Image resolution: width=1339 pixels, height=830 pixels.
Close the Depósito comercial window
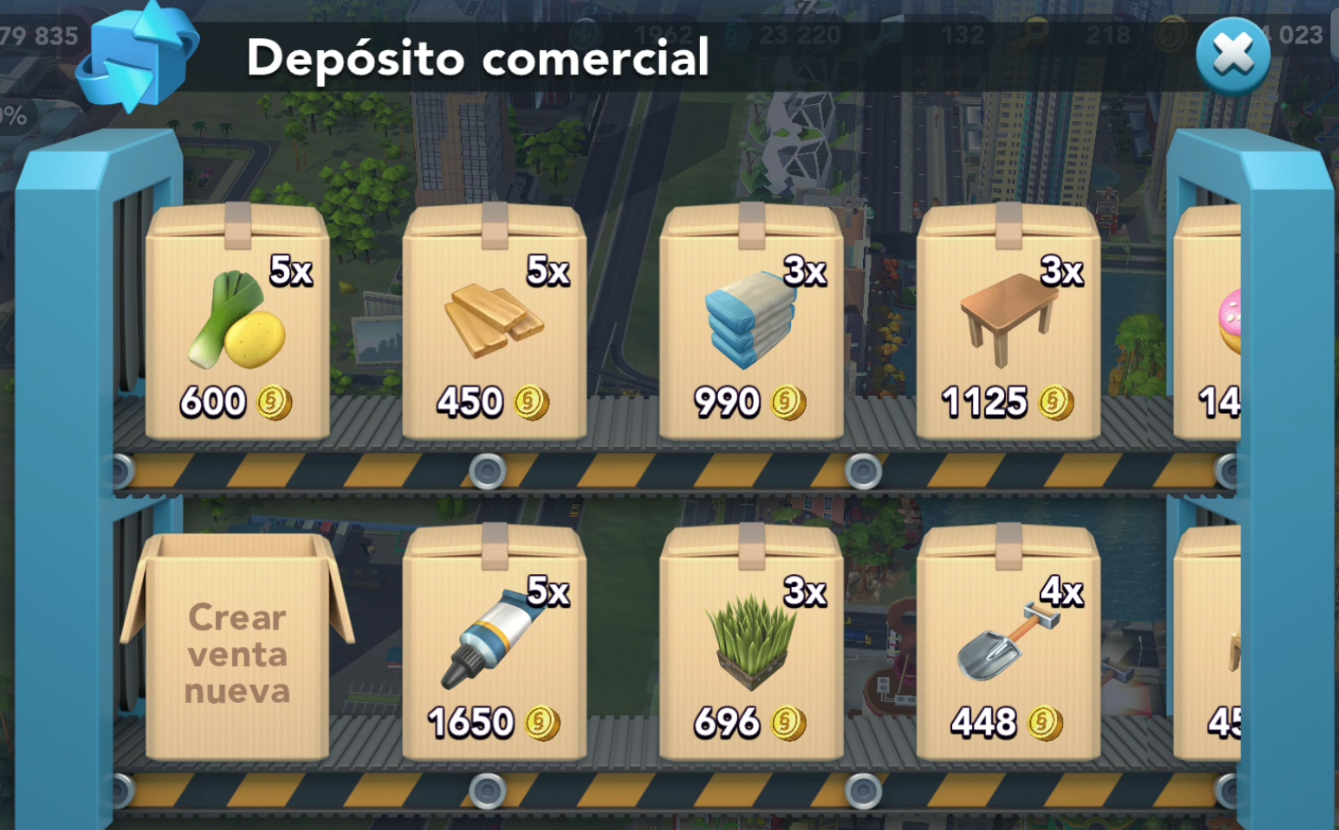click(x=1232, y=57)
